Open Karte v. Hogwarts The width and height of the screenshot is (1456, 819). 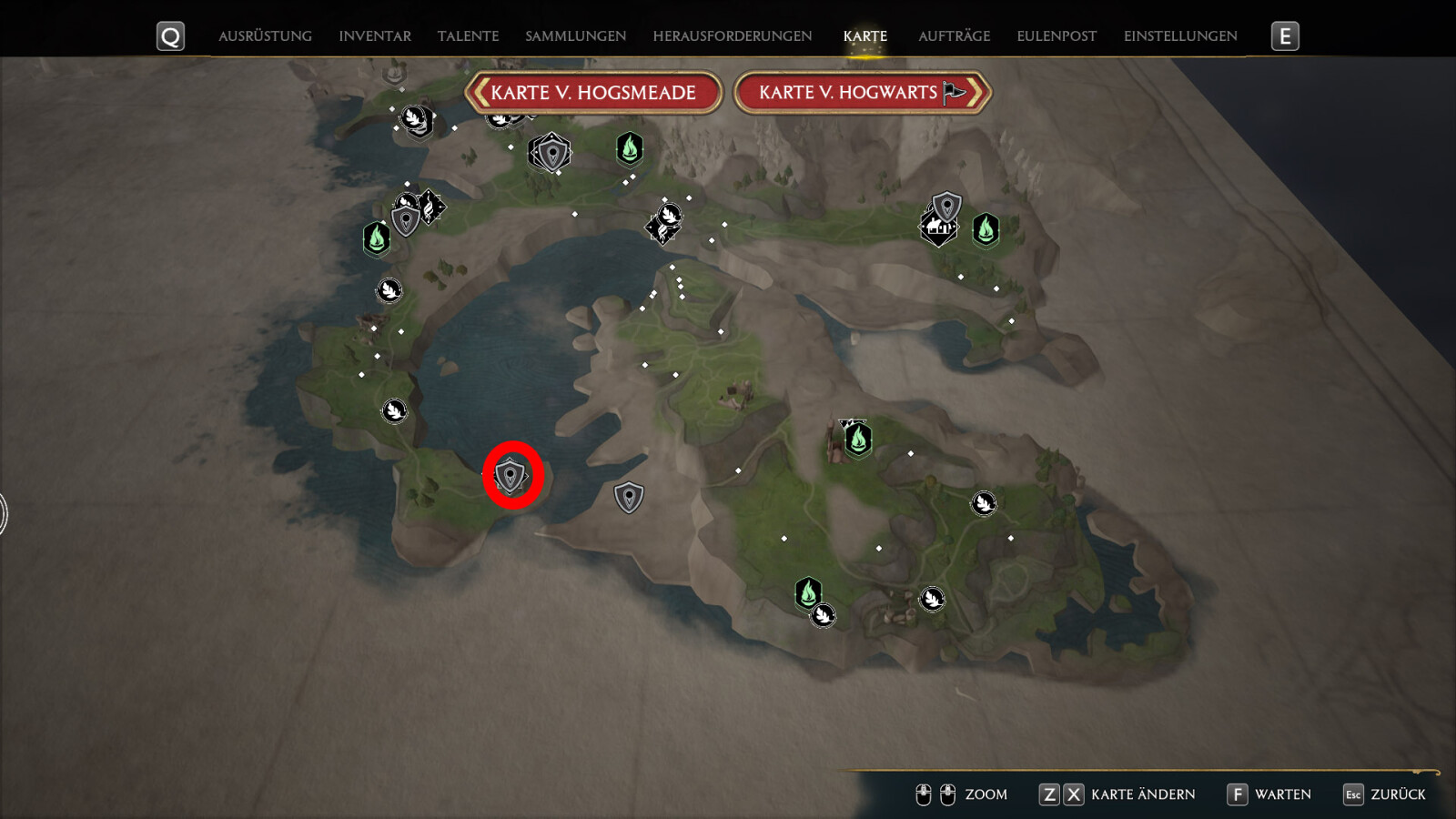click(861, 93)
